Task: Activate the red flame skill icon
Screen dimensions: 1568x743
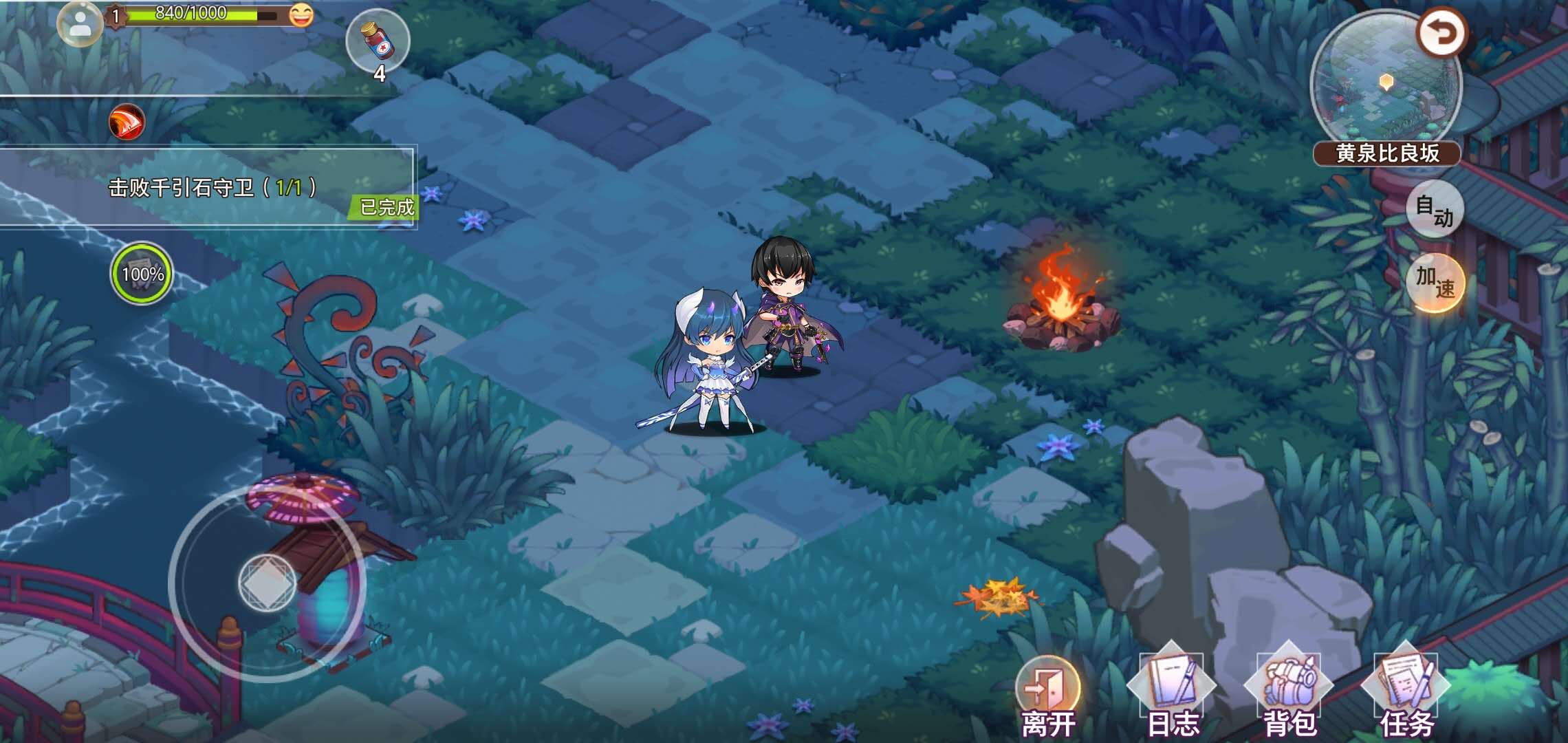Action: pyautogui.click(x=127, y=123)
